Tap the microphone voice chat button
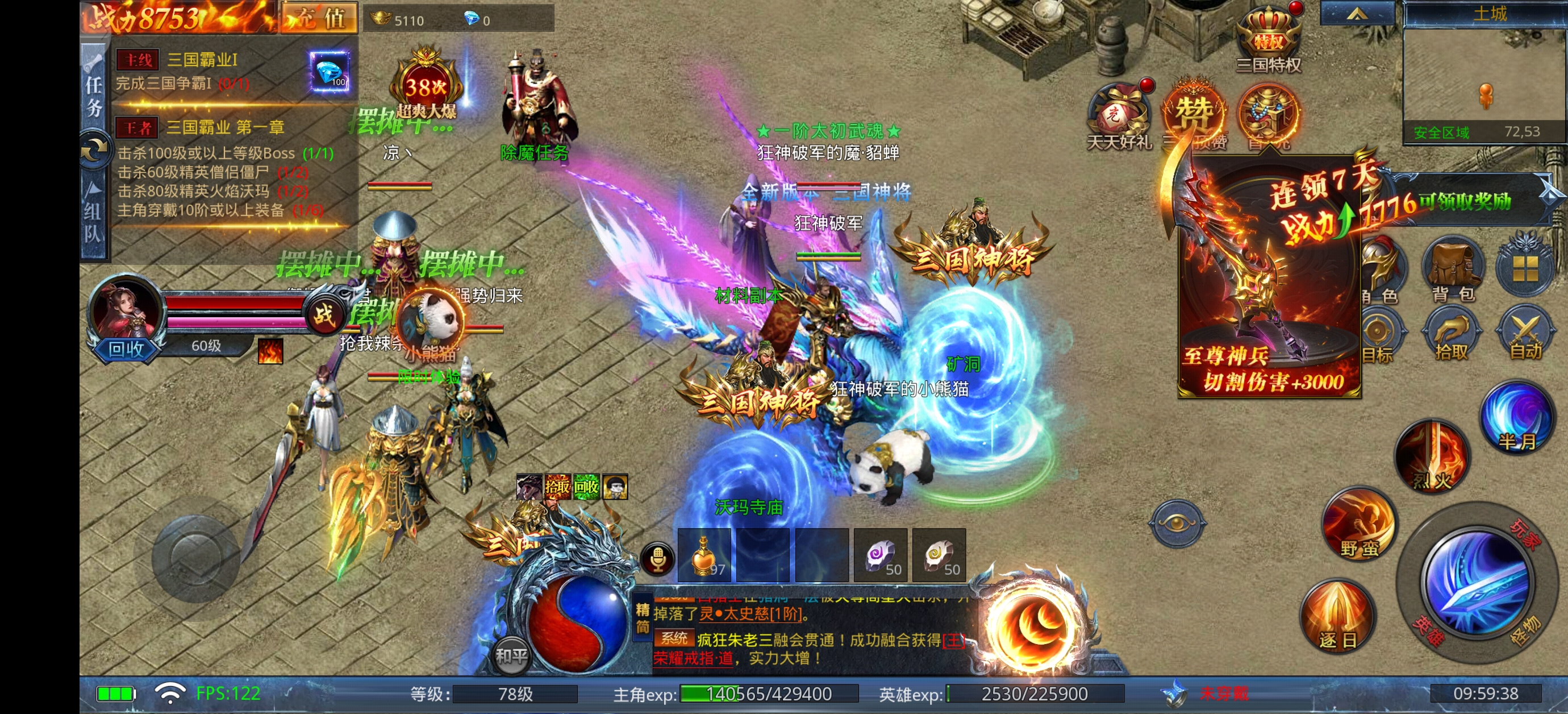Image resolution: width=1568 pixels, height=714 pixels. click(x=657, y=558)
